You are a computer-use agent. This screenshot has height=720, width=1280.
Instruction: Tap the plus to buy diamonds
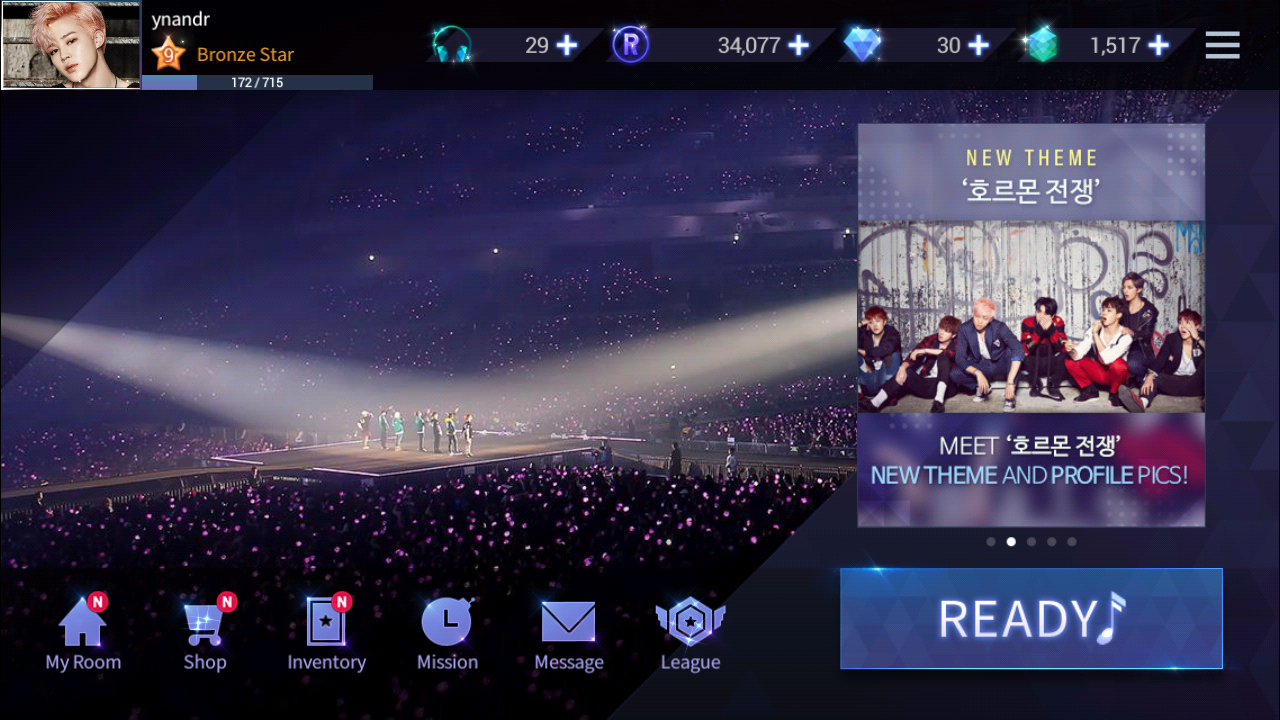pos(979,45)
